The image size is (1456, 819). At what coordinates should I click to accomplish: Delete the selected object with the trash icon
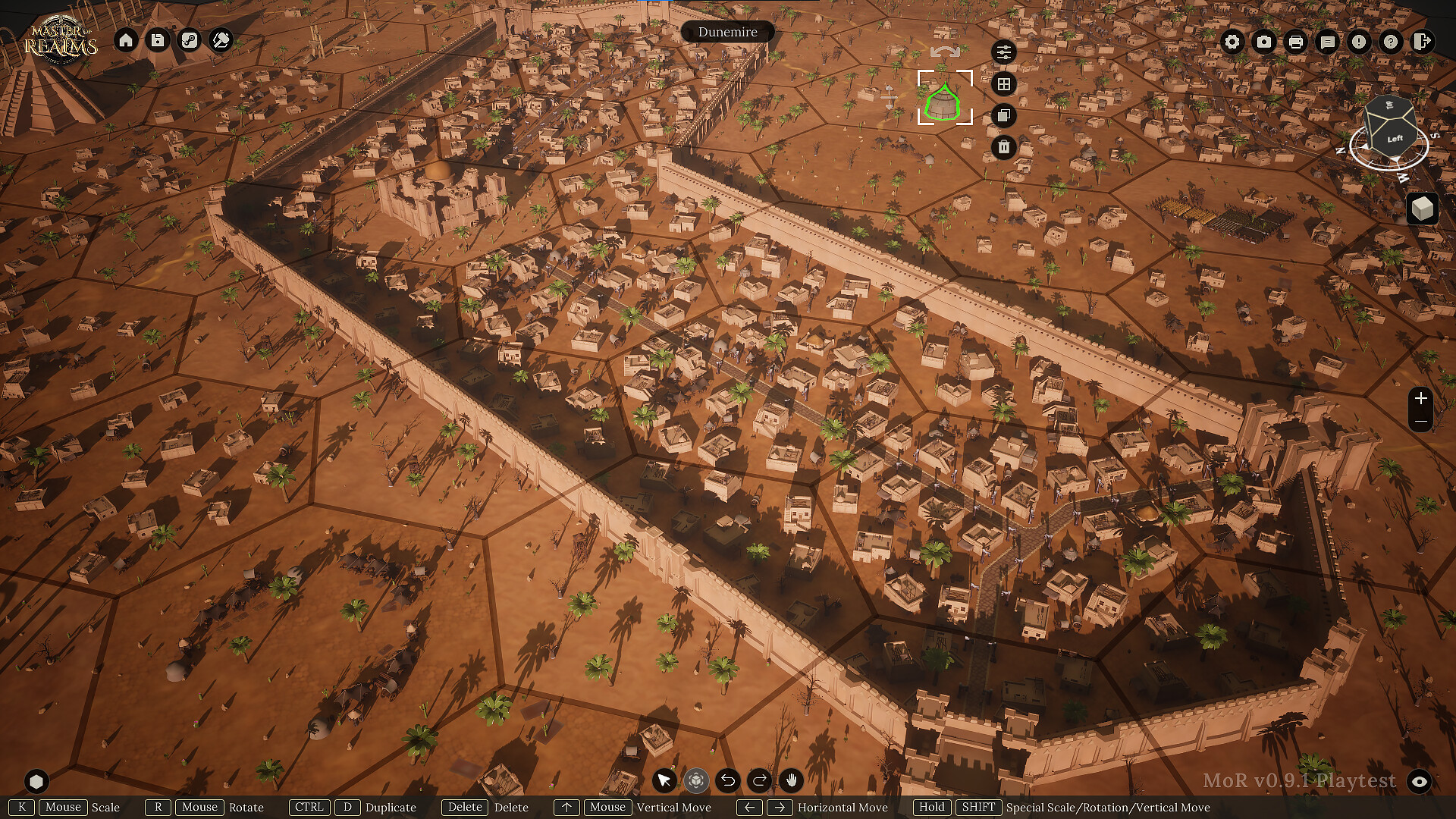1004,147
